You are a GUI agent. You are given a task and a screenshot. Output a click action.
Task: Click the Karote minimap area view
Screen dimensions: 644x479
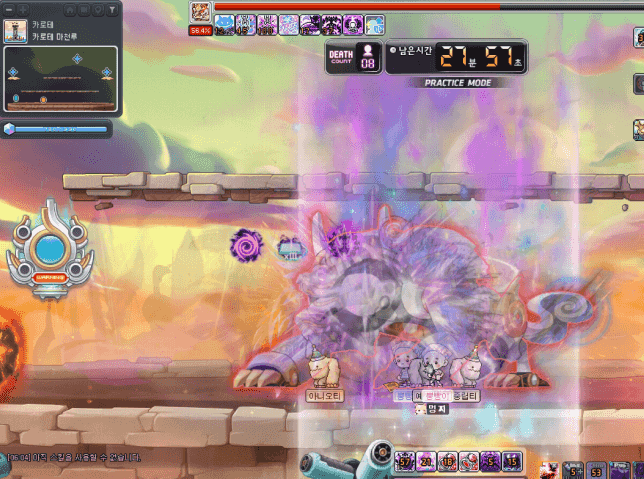pos(62,79)
